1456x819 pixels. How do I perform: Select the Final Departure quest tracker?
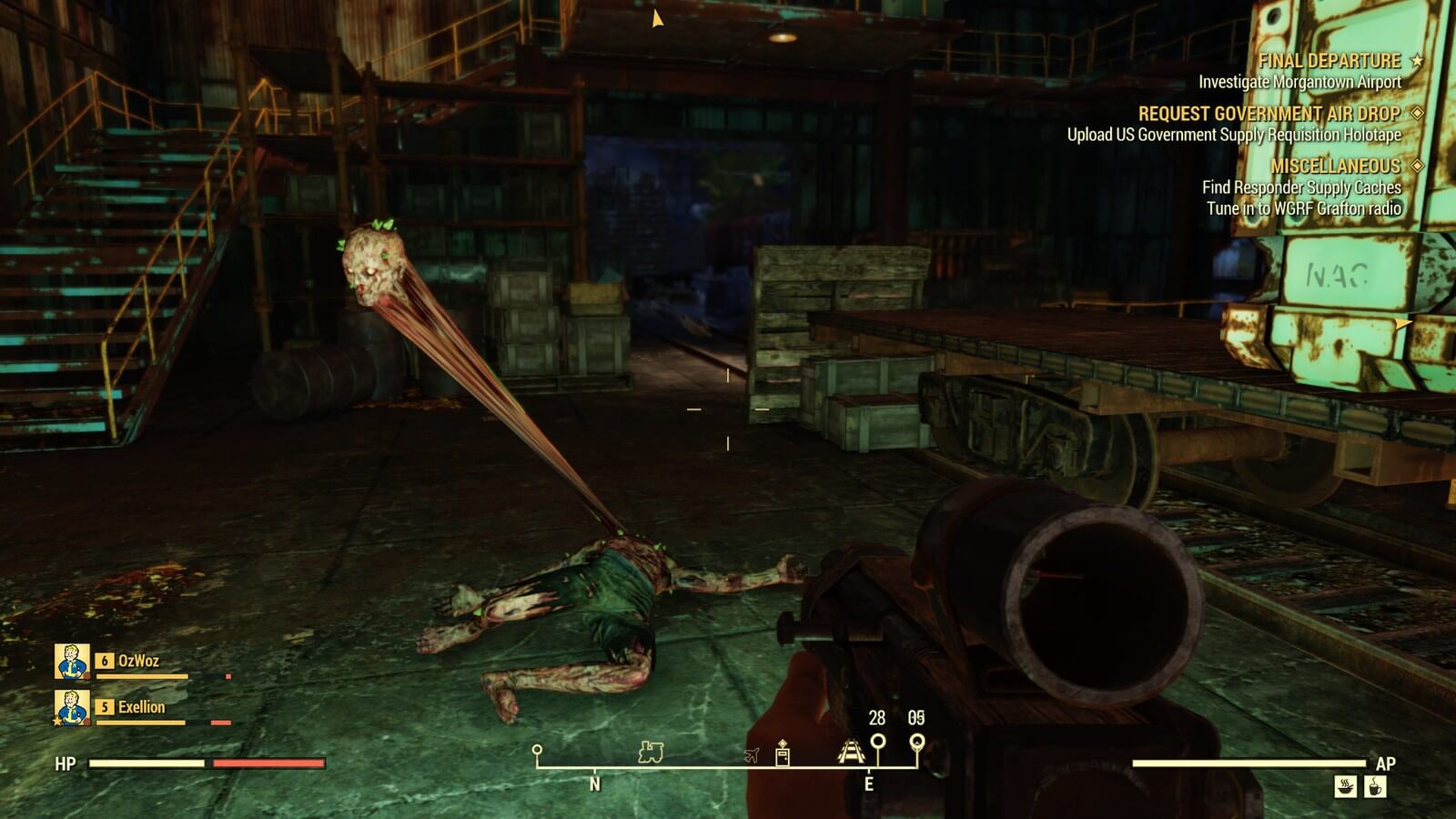coord(1330,61)
